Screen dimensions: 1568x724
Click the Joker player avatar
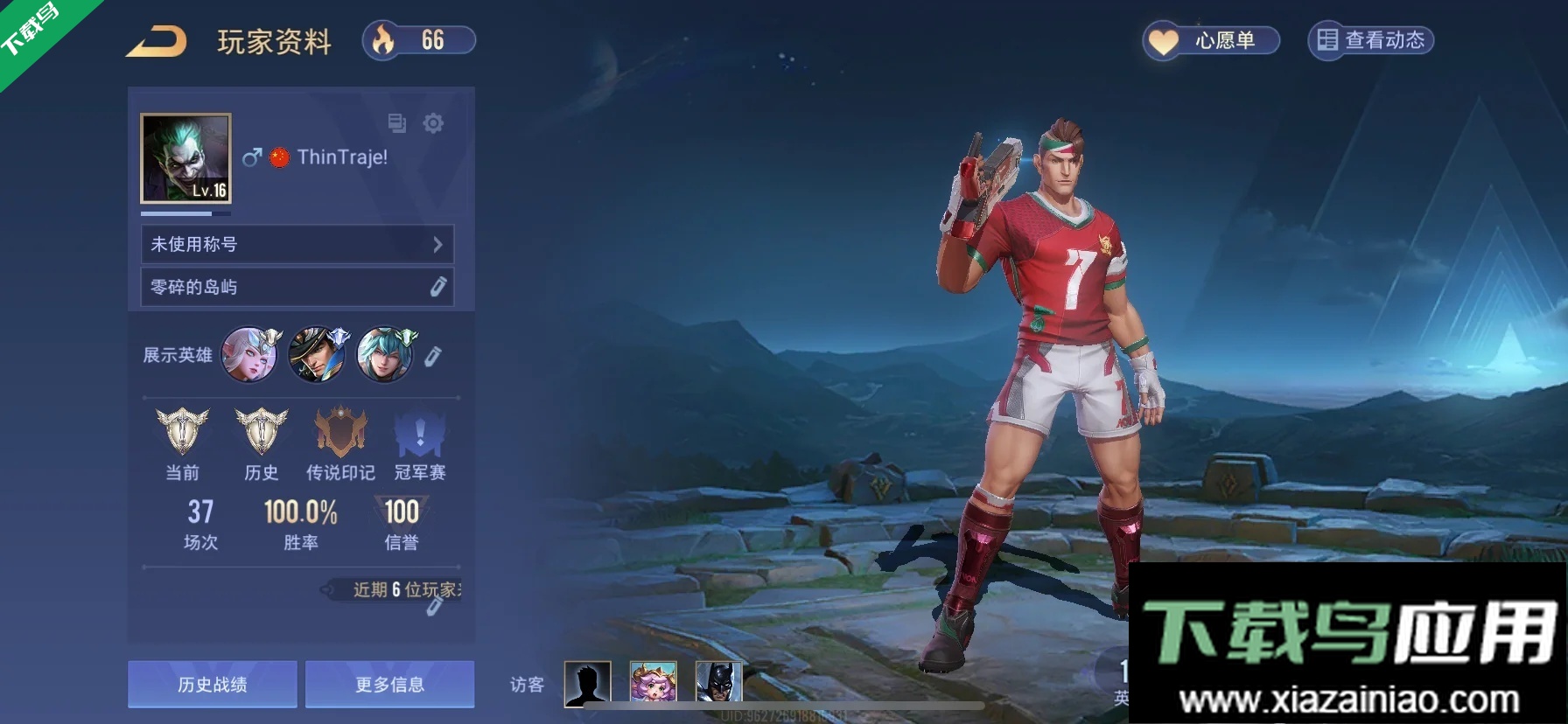185,158
